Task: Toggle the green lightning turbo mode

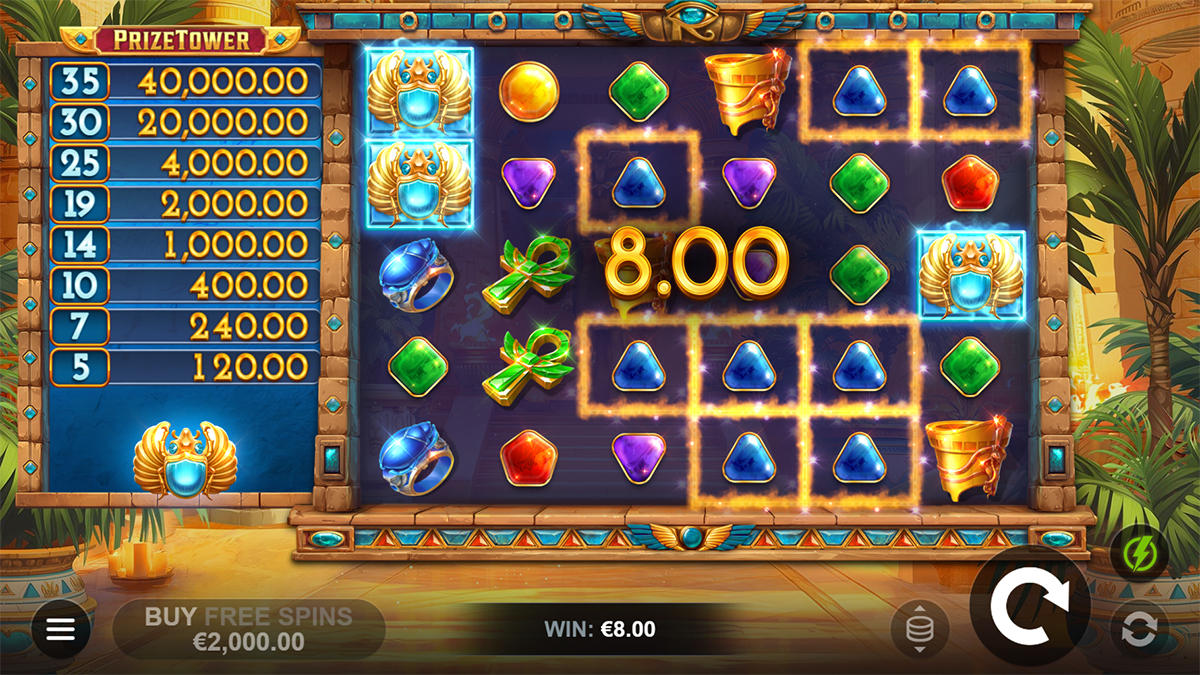Action: [x=1138, y=553]
